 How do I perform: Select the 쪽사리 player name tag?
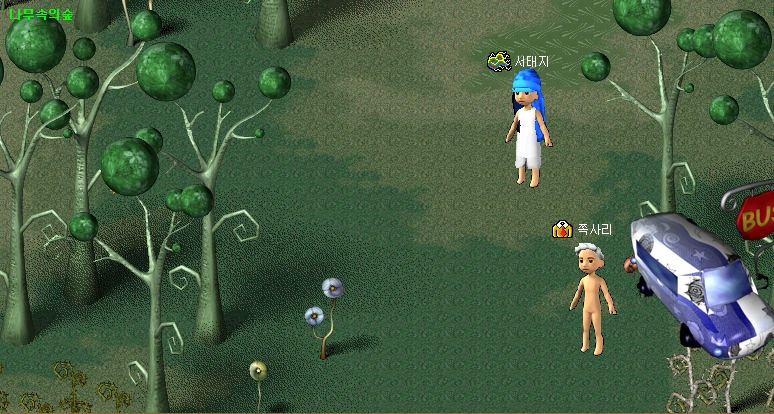[x=594, y=230]
